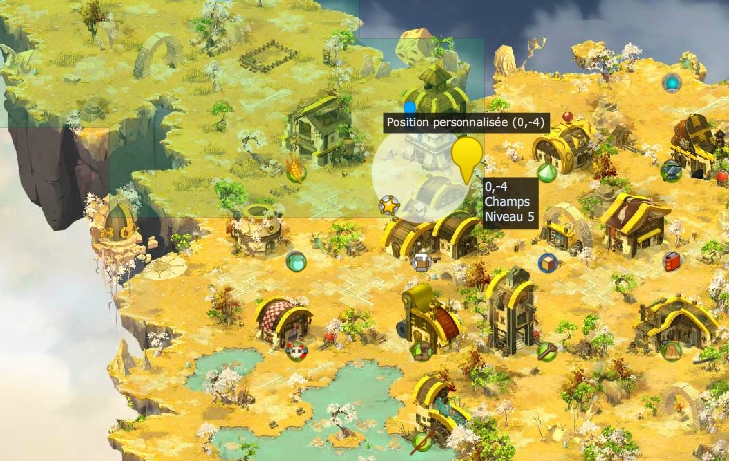Click the teal orb map marker
Viewport: 729px width, 461px height.
[x=672, y=82]
